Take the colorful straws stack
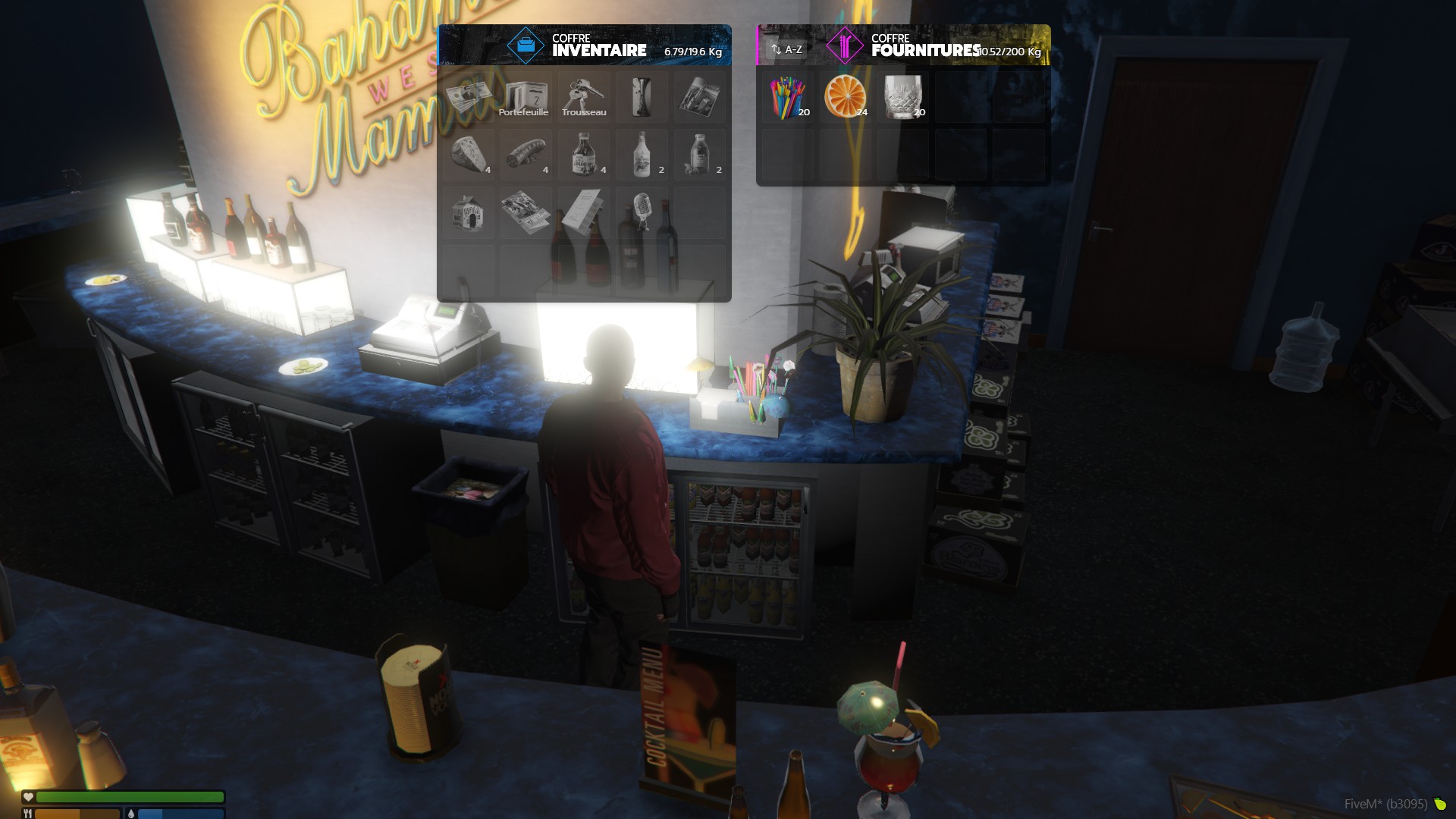The image size is (1456, 819). tap(788, 97)
